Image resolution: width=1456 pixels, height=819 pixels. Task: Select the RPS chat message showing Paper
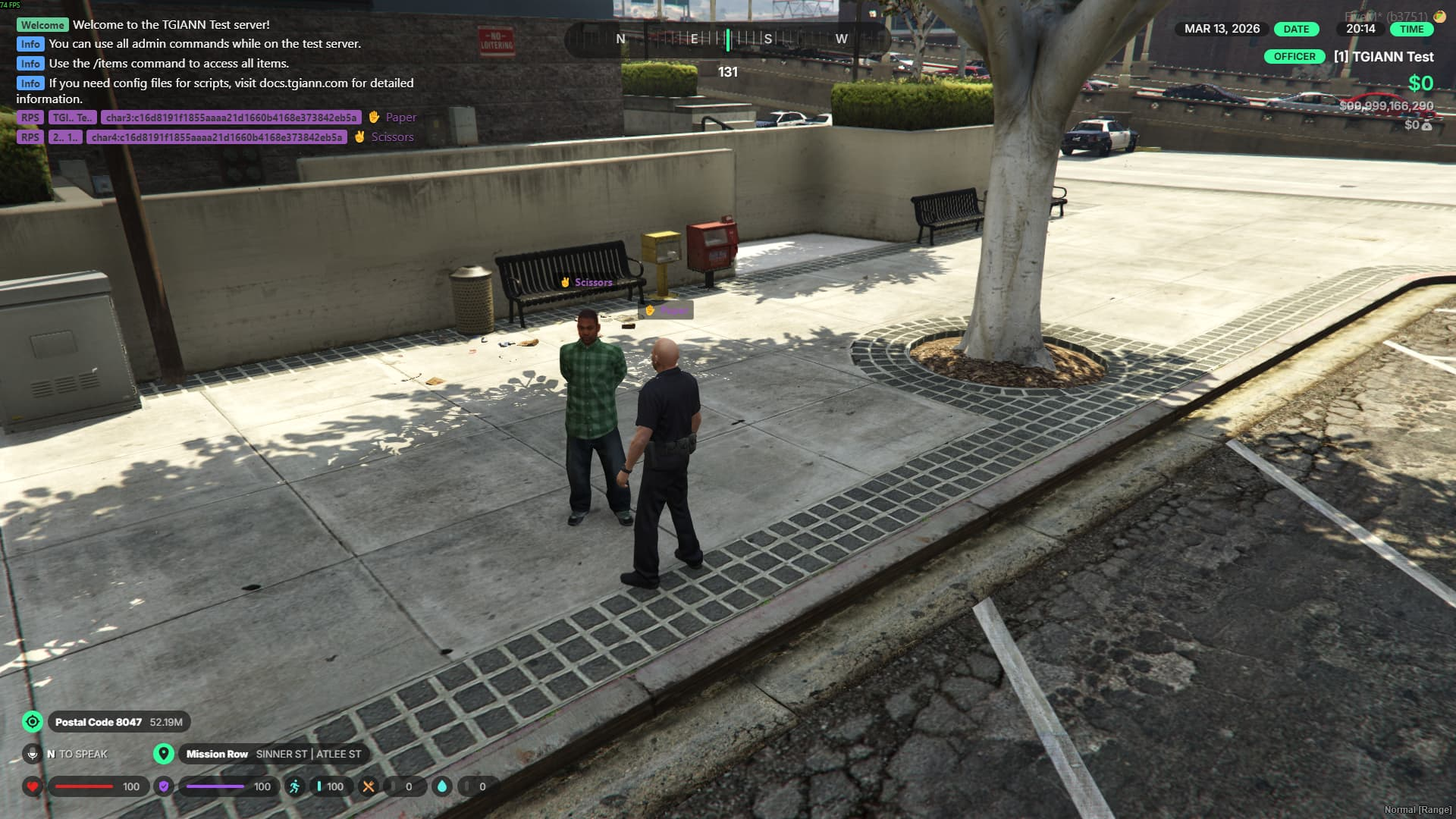217,118
